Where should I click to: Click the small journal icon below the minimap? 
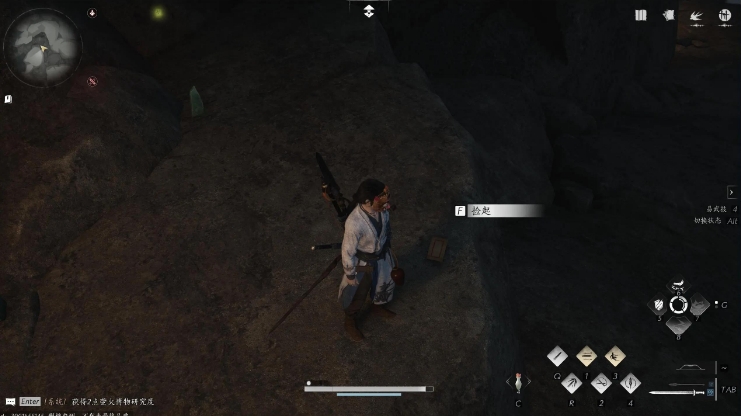8,99
